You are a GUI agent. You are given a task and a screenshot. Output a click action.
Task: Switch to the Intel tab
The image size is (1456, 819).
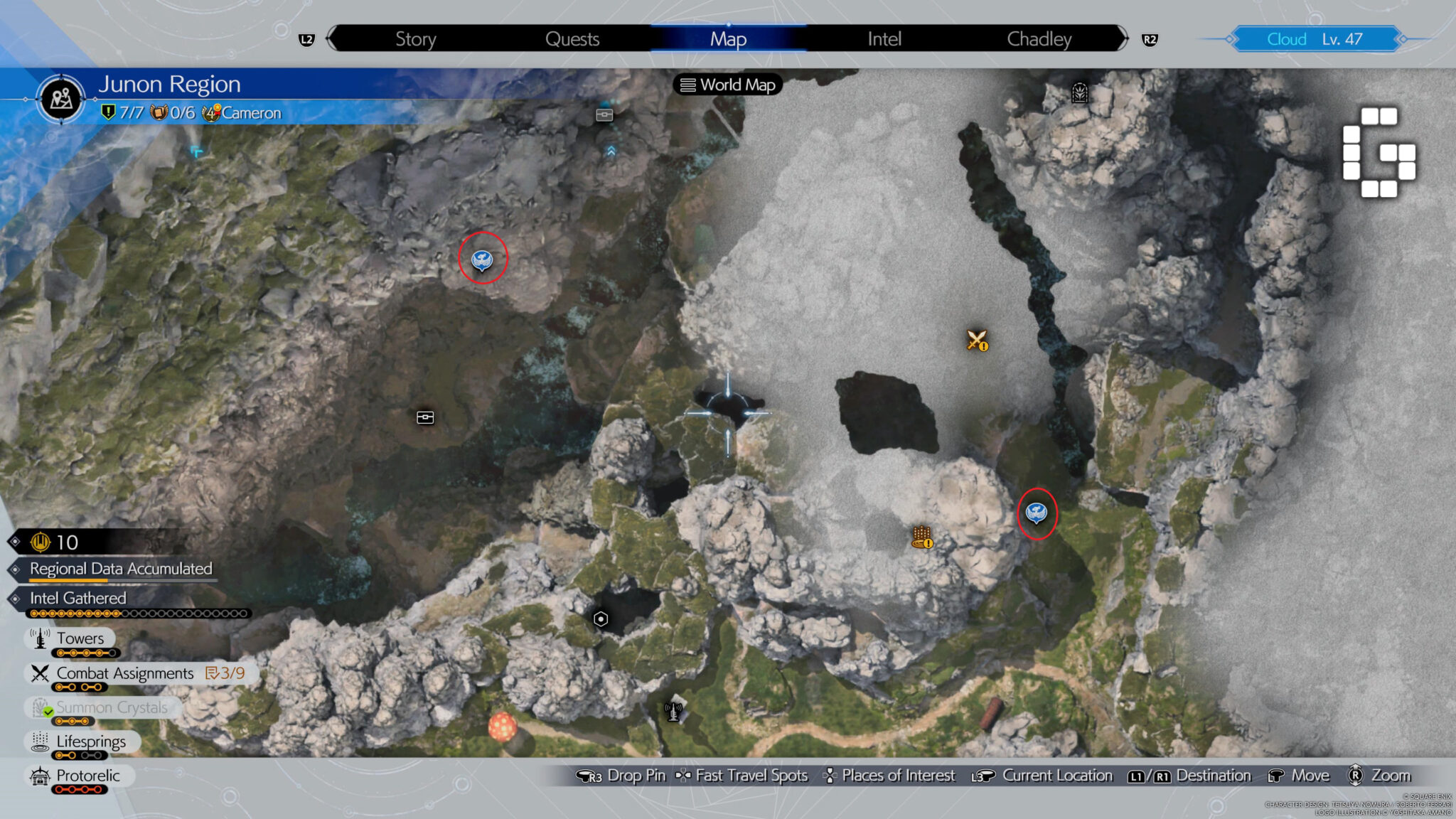pos(882,39)
